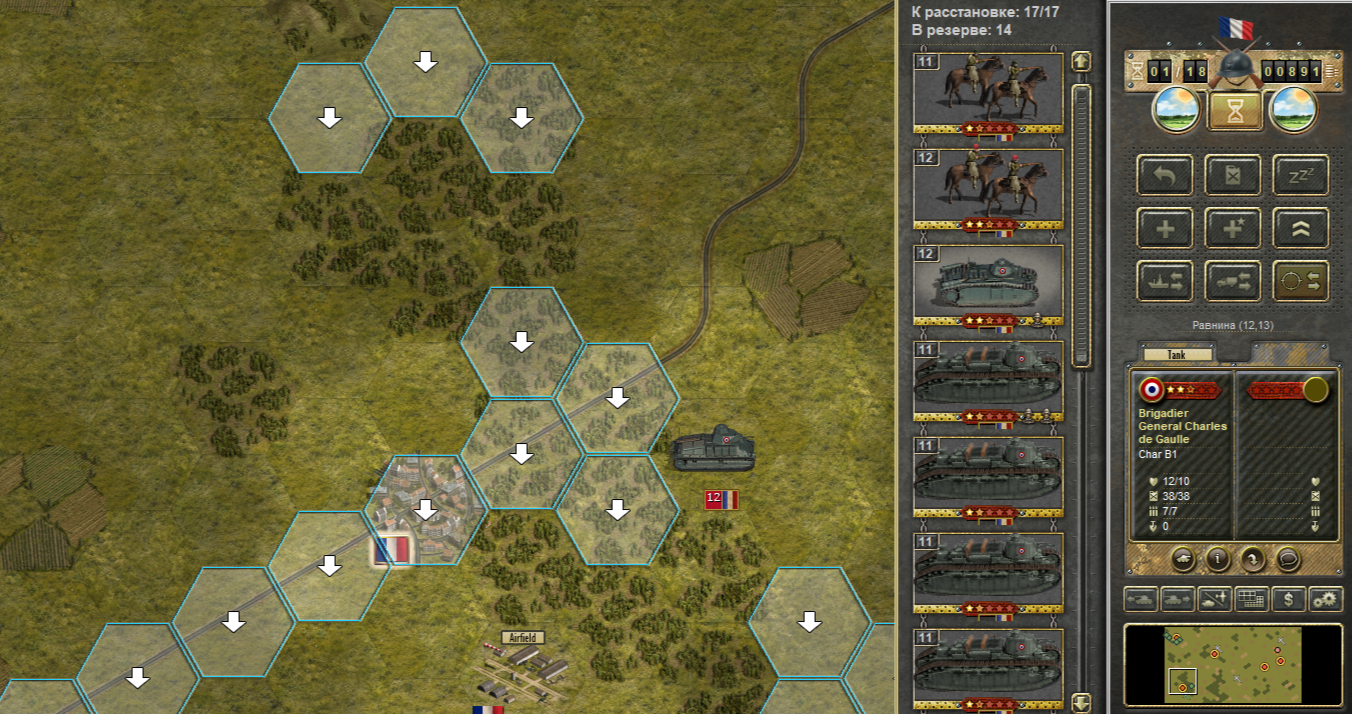Open game options via the gears icon

click(x=1325, y=599)
